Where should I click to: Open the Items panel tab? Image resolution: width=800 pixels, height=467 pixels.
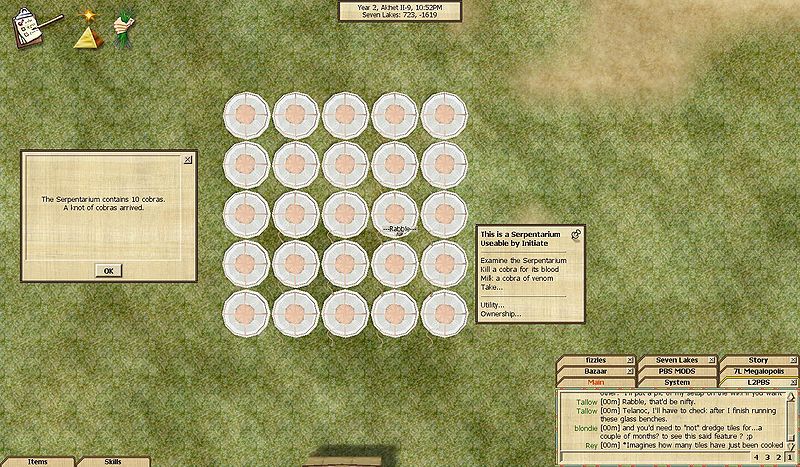click(37, 462)
